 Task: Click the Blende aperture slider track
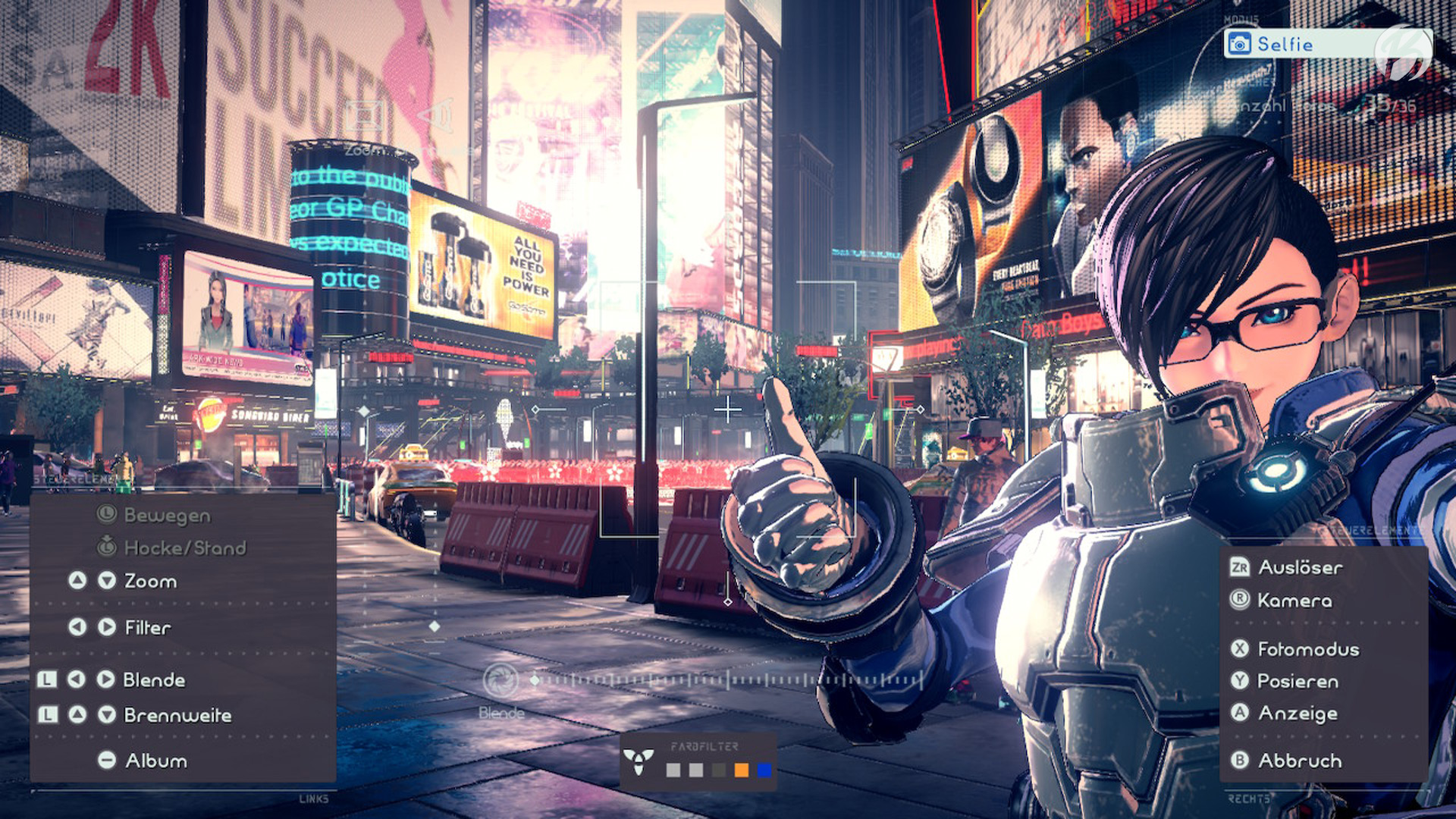728,680
